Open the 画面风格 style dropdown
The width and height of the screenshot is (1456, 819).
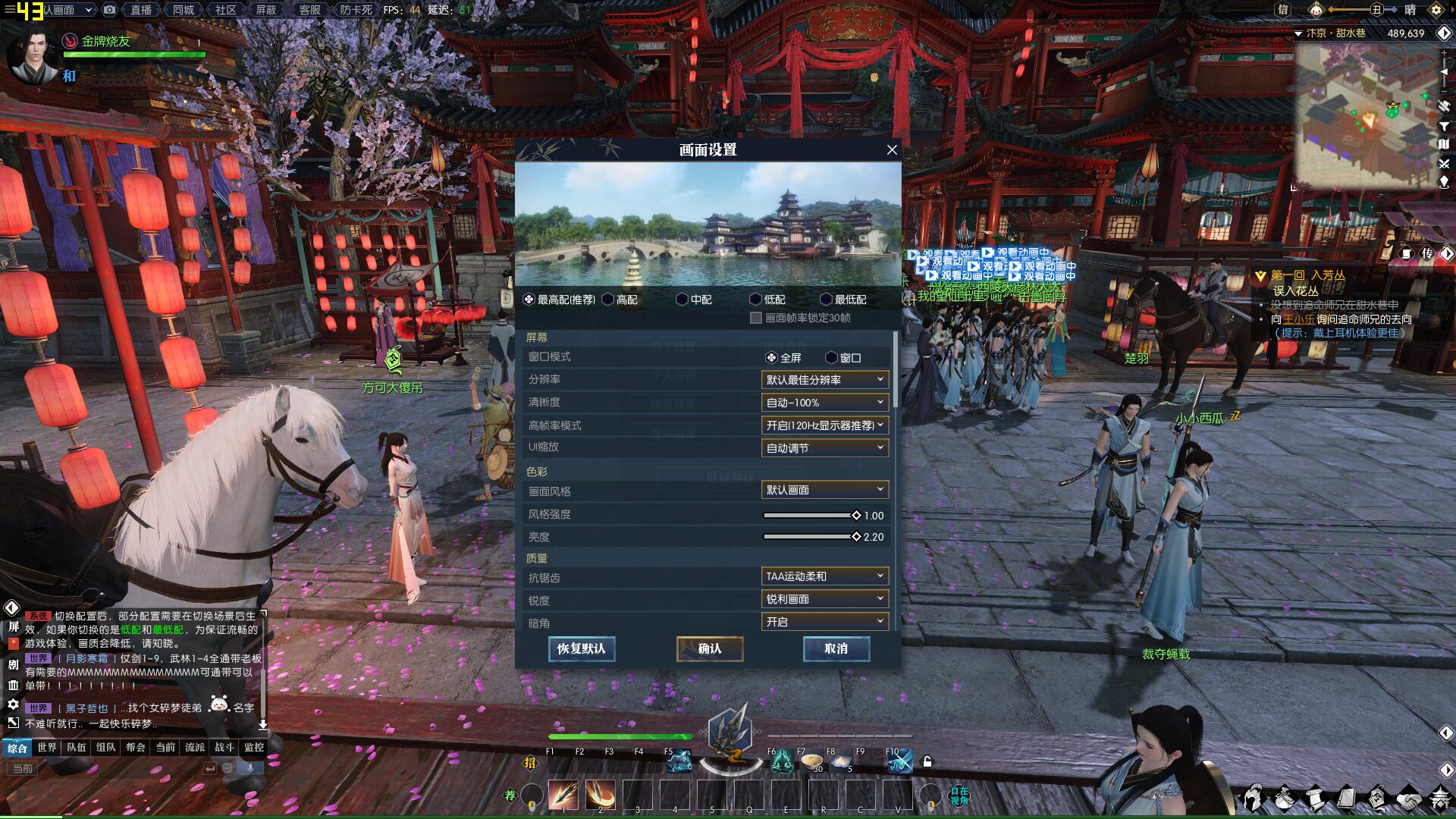coord(824,490)
